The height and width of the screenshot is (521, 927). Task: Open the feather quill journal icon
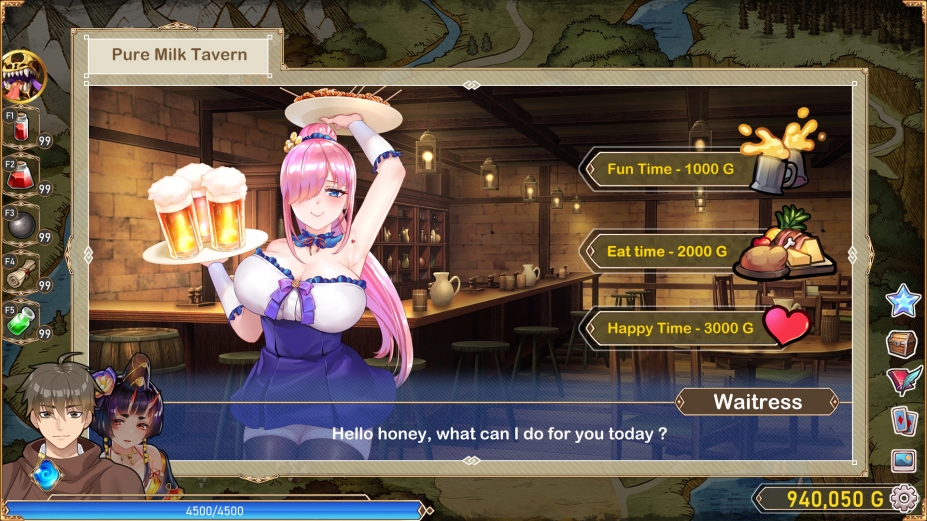[x=903, y=381]
